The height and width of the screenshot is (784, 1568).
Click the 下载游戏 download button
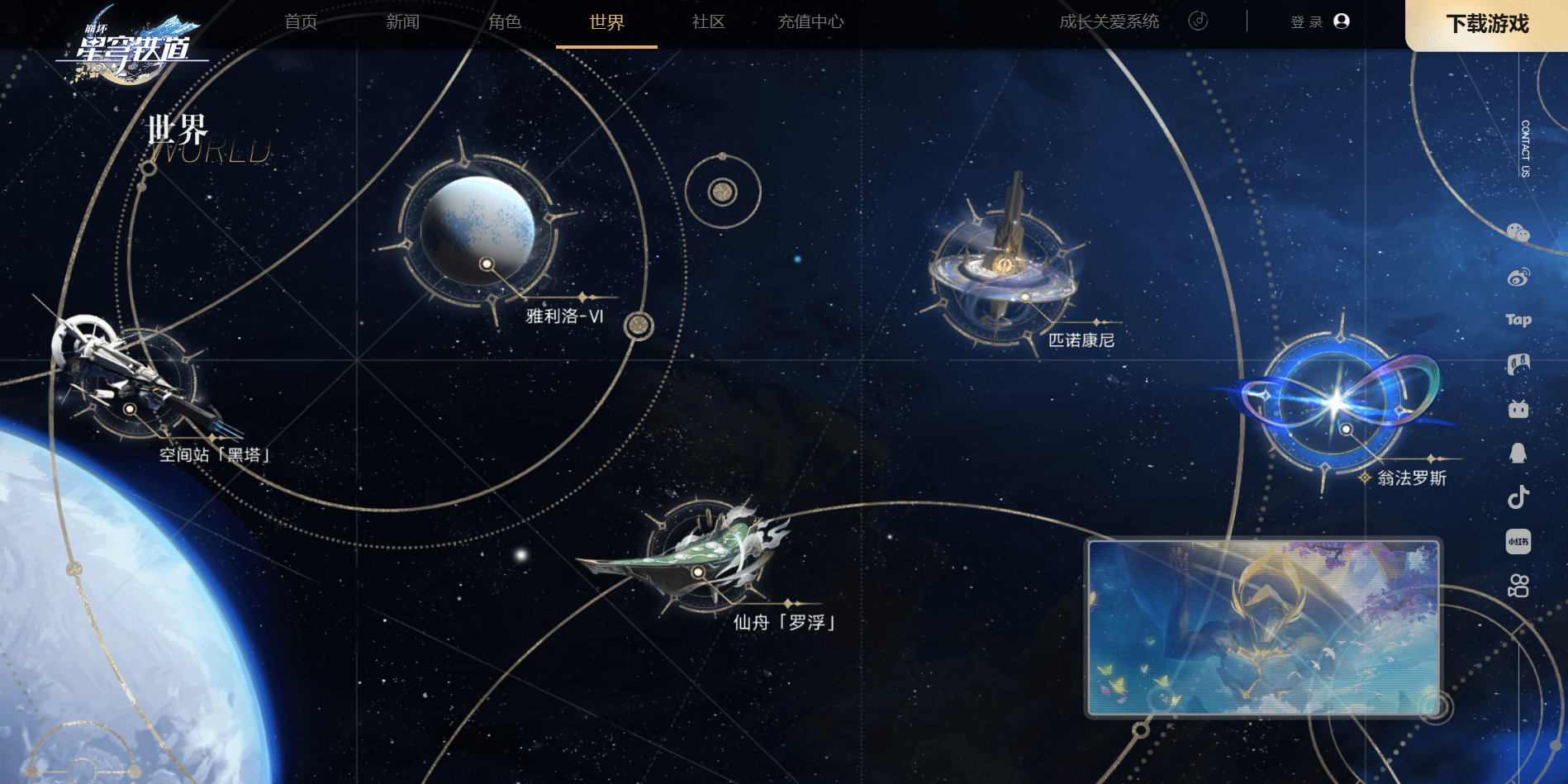1487,24
